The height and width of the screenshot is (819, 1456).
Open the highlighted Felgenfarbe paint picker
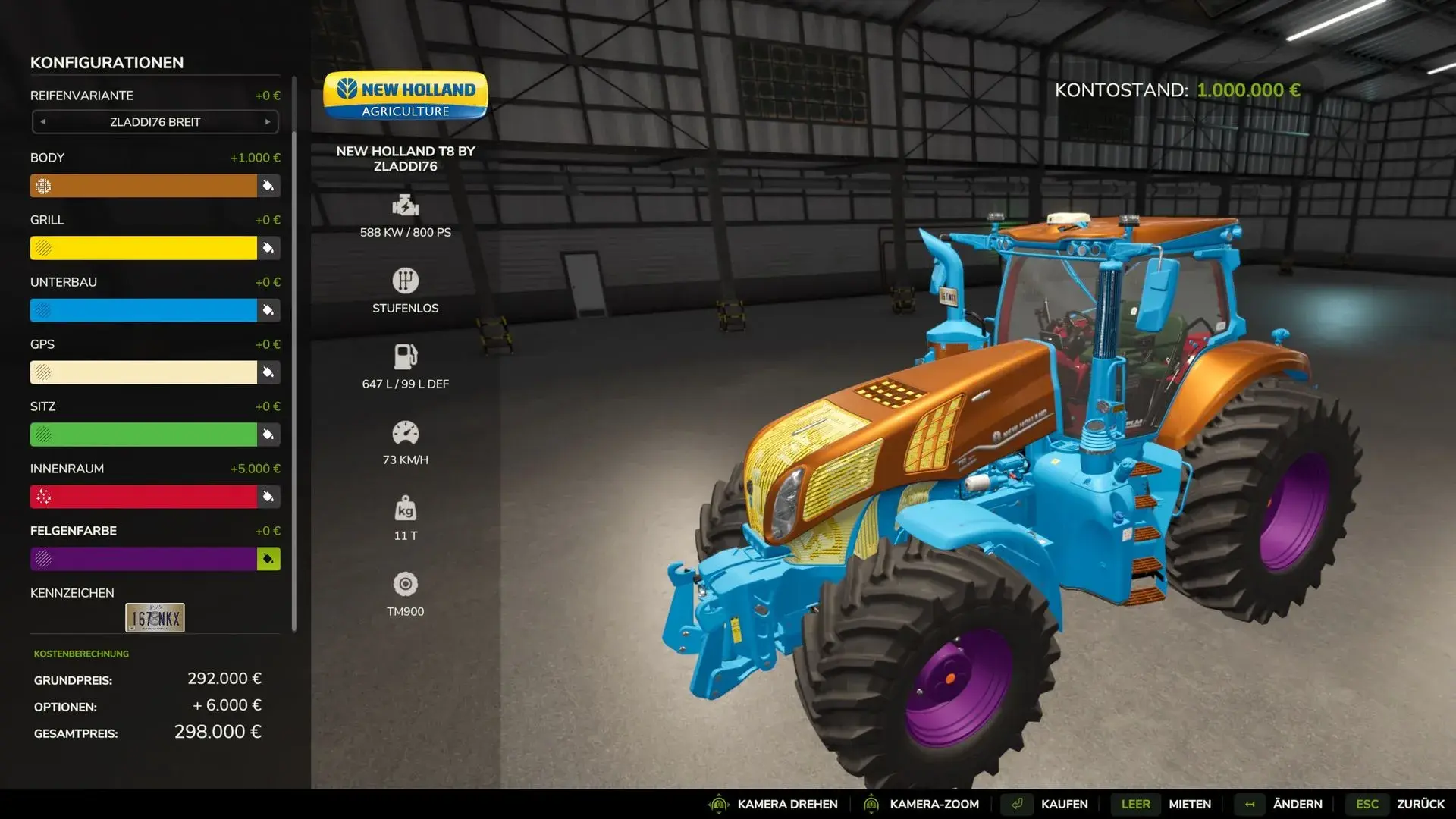(268, 559)
